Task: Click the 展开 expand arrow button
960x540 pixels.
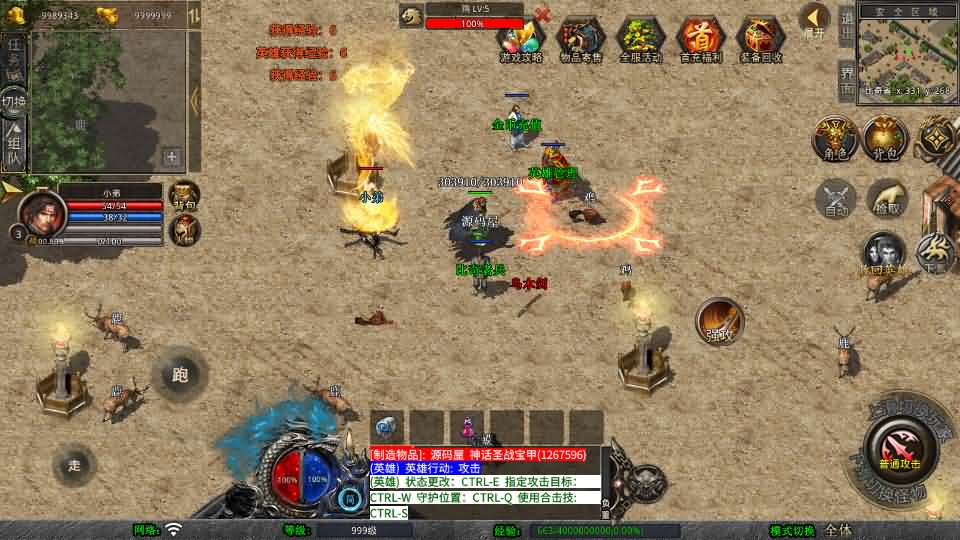Action: [x=815, y=20]
